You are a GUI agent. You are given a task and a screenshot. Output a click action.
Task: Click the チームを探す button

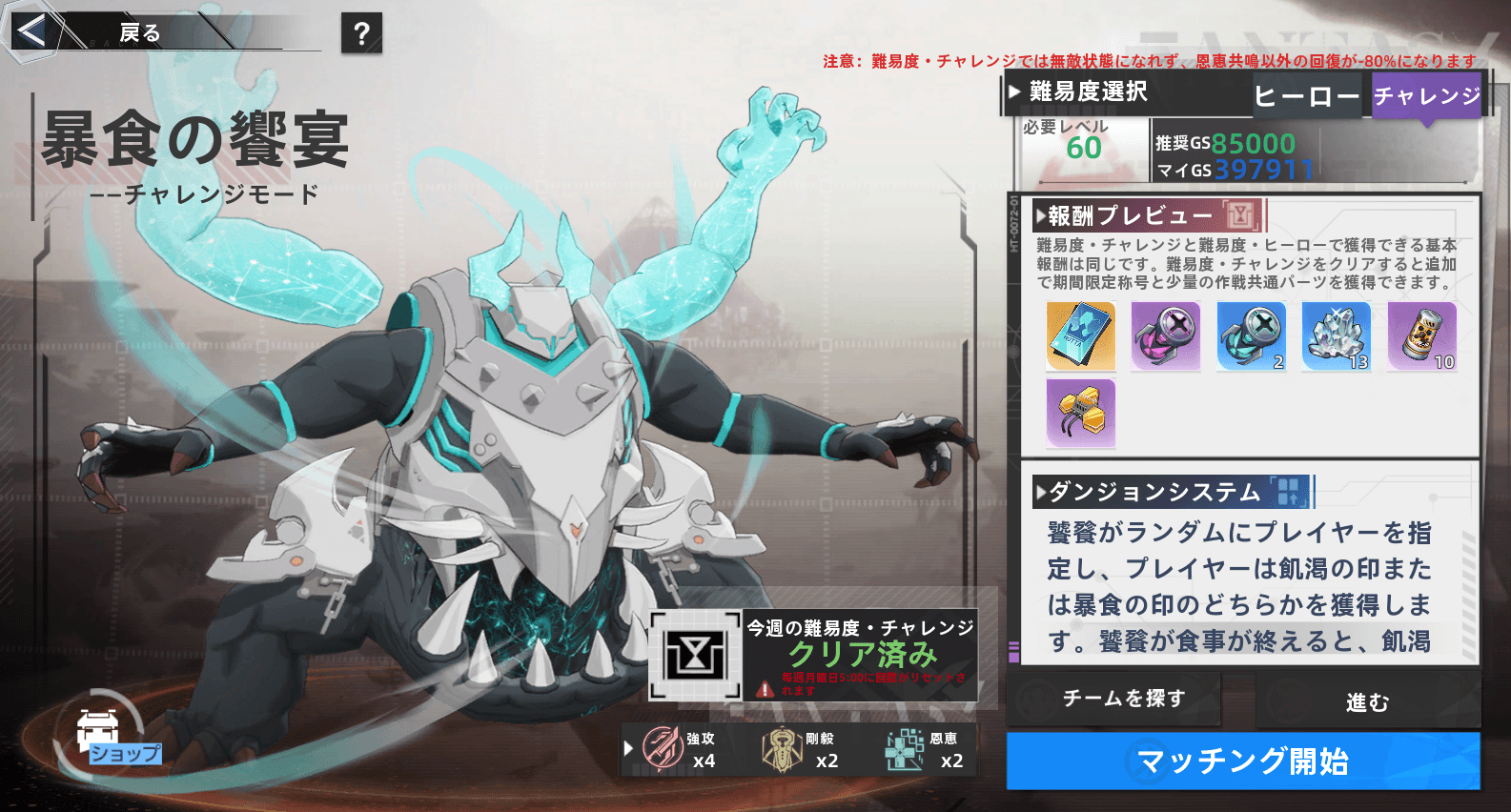click(1124, 699)
